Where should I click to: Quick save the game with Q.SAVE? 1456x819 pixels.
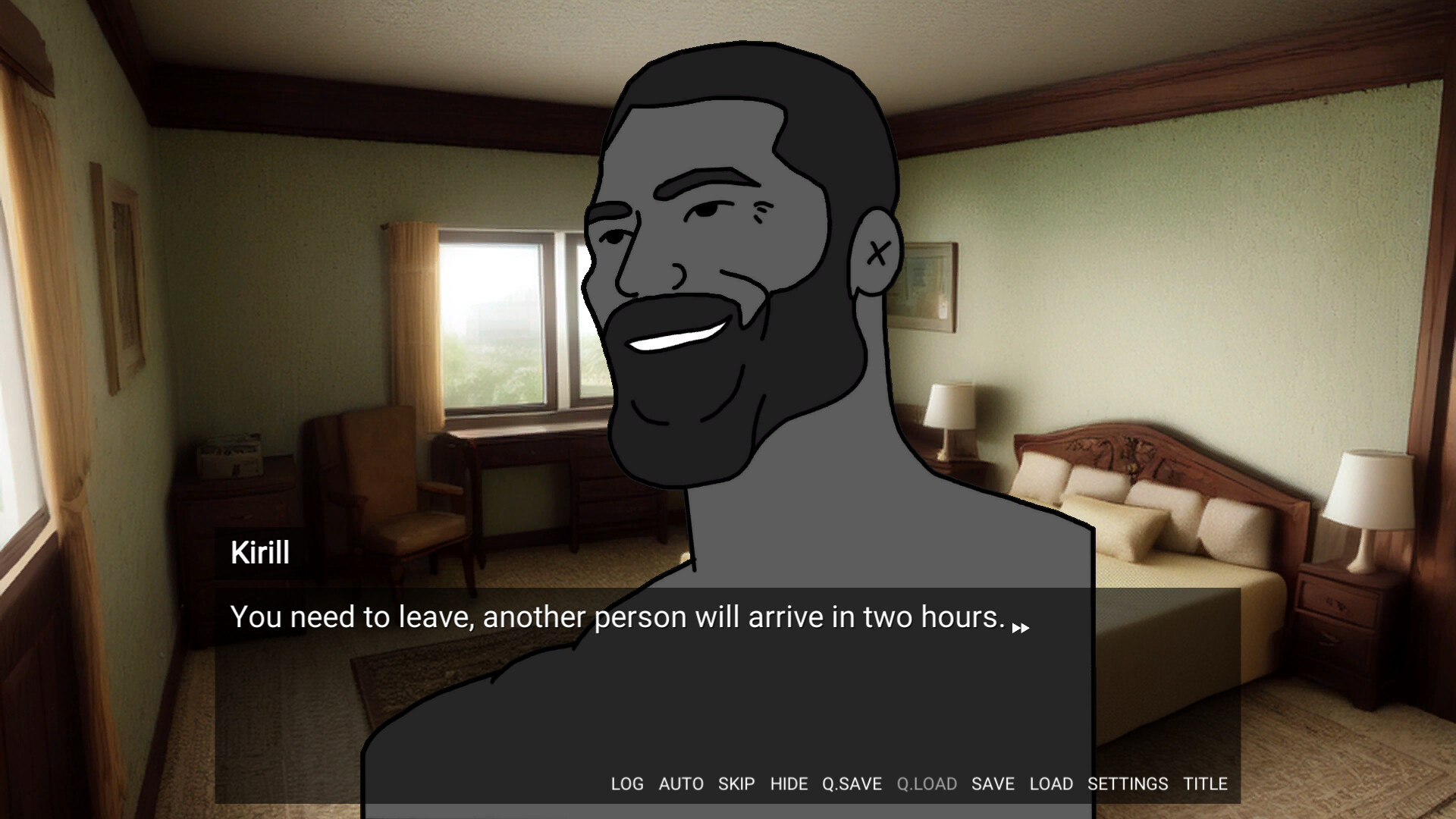(x=851, y=784)
